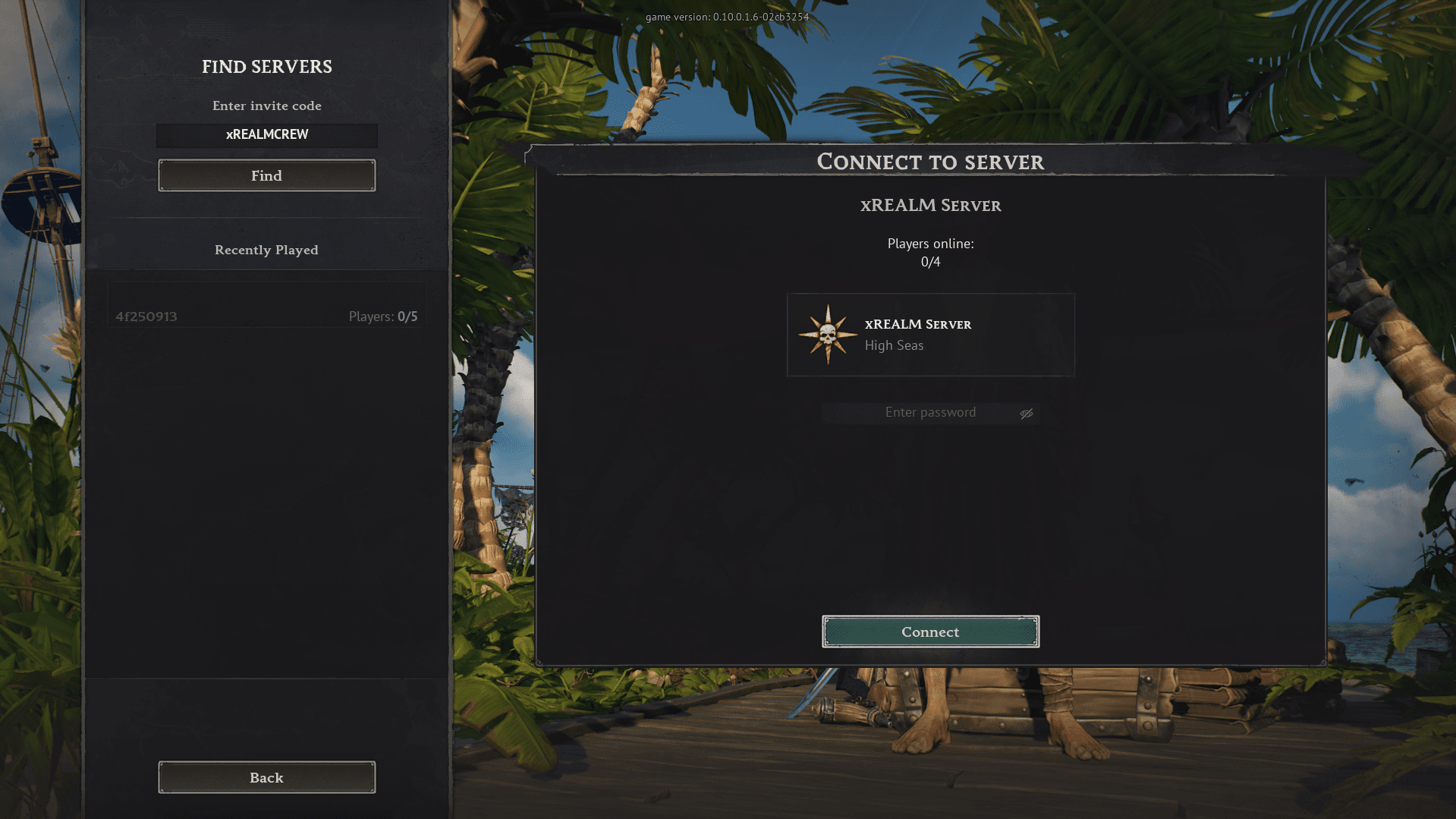This screenshot has width=1456, height=819.
Task: Click the CONNECT TO SERVER dialog header
Action: click(x=930, y=162)
